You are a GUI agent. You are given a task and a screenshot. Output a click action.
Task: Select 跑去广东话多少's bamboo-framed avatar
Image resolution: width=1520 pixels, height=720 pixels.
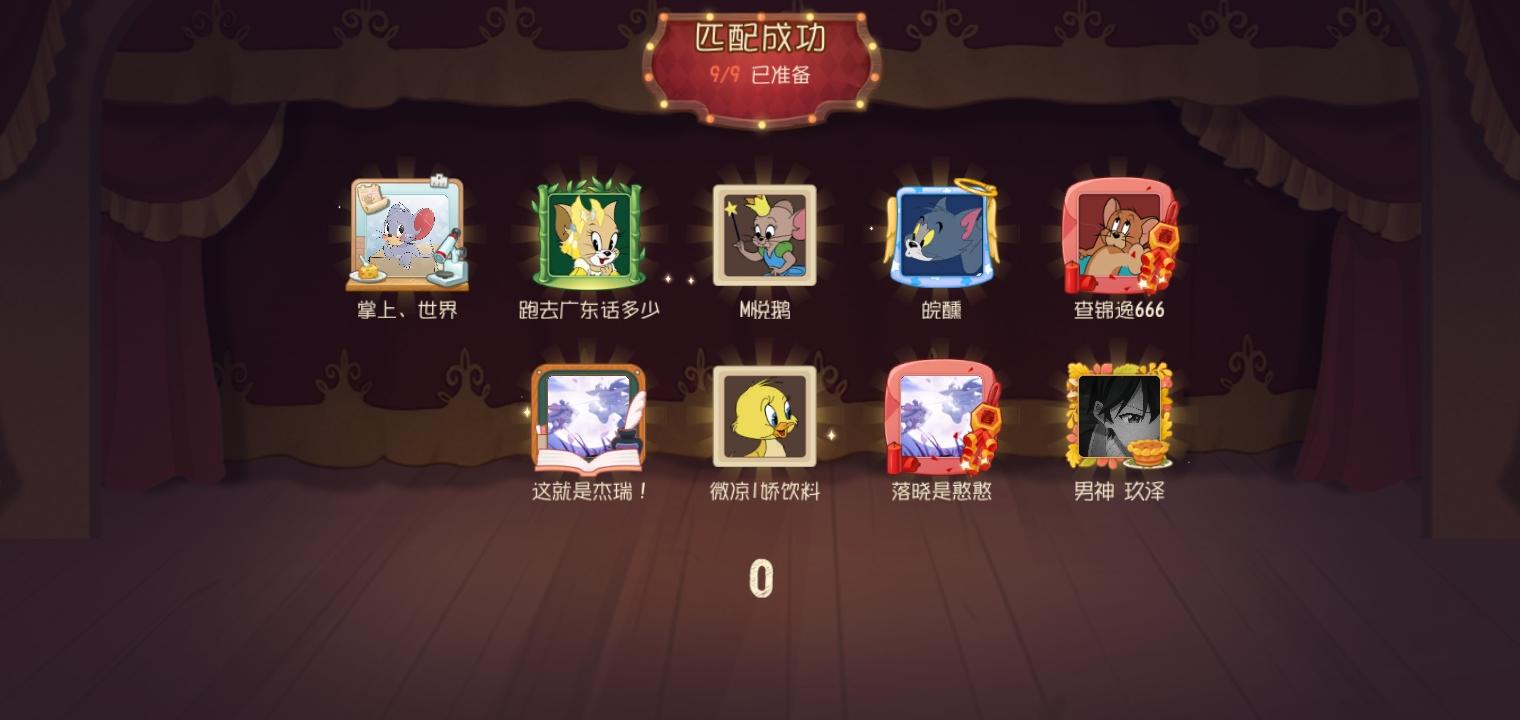586,234
